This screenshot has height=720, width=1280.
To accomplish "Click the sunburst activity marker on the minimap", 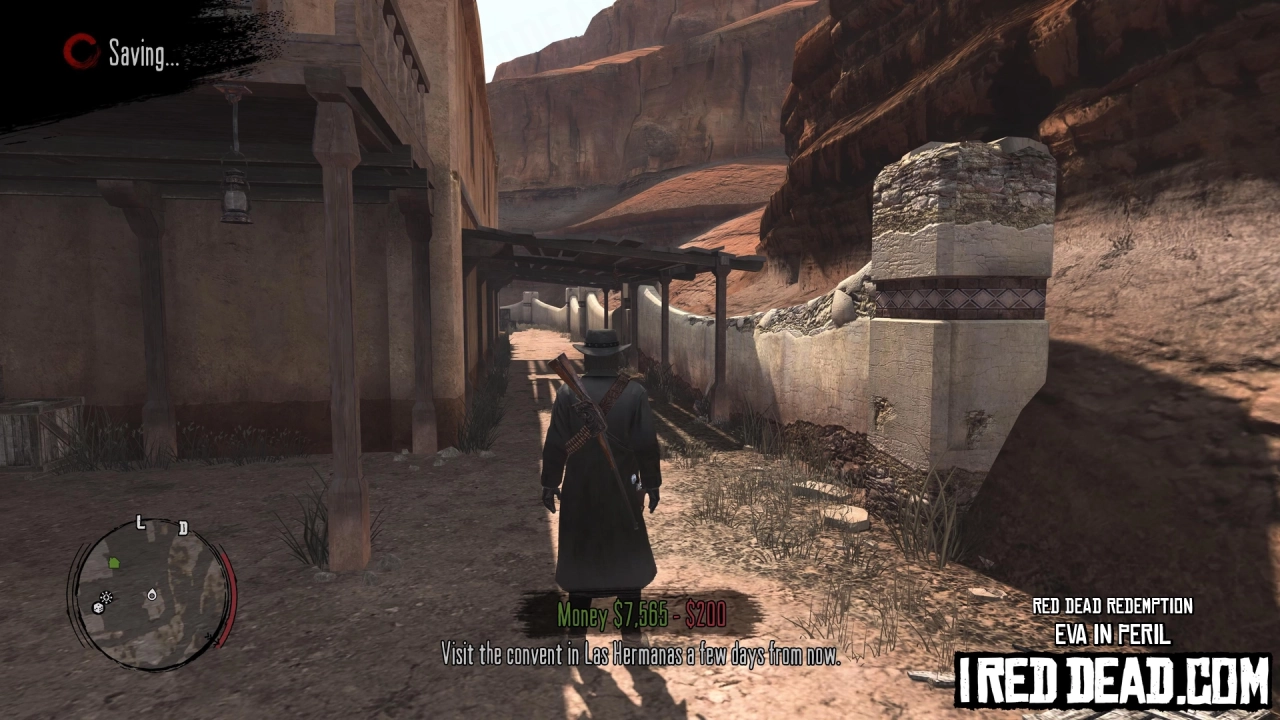I will (x=106, y=597).
